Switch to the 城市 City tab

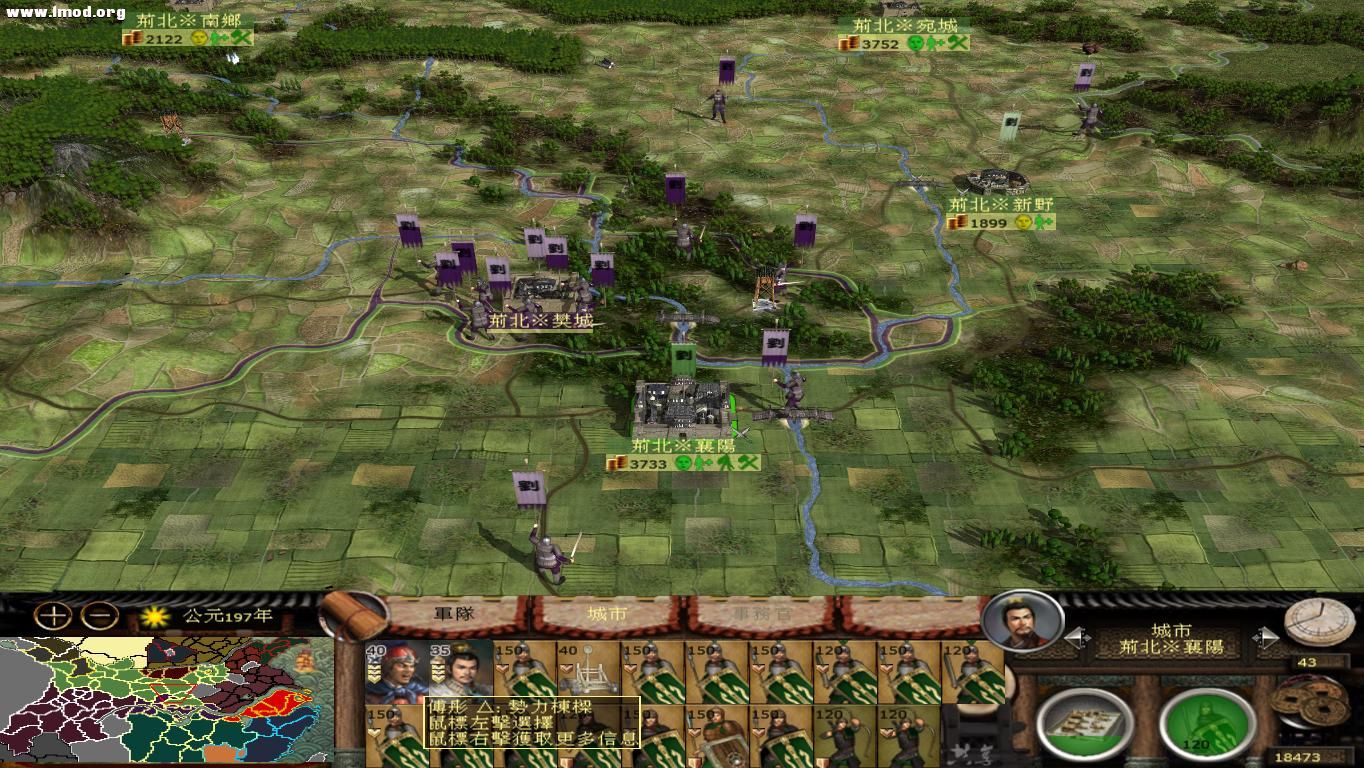607,612
